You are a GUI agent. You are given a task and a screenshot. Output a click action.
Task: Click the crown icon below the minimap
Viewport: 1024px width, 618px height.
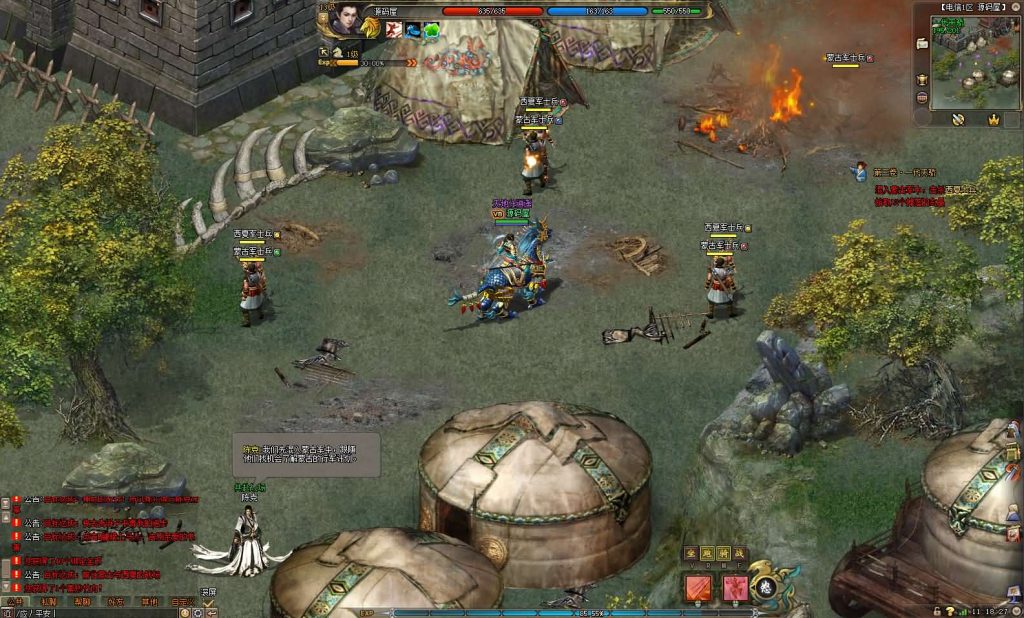click(x=993, y=120)
